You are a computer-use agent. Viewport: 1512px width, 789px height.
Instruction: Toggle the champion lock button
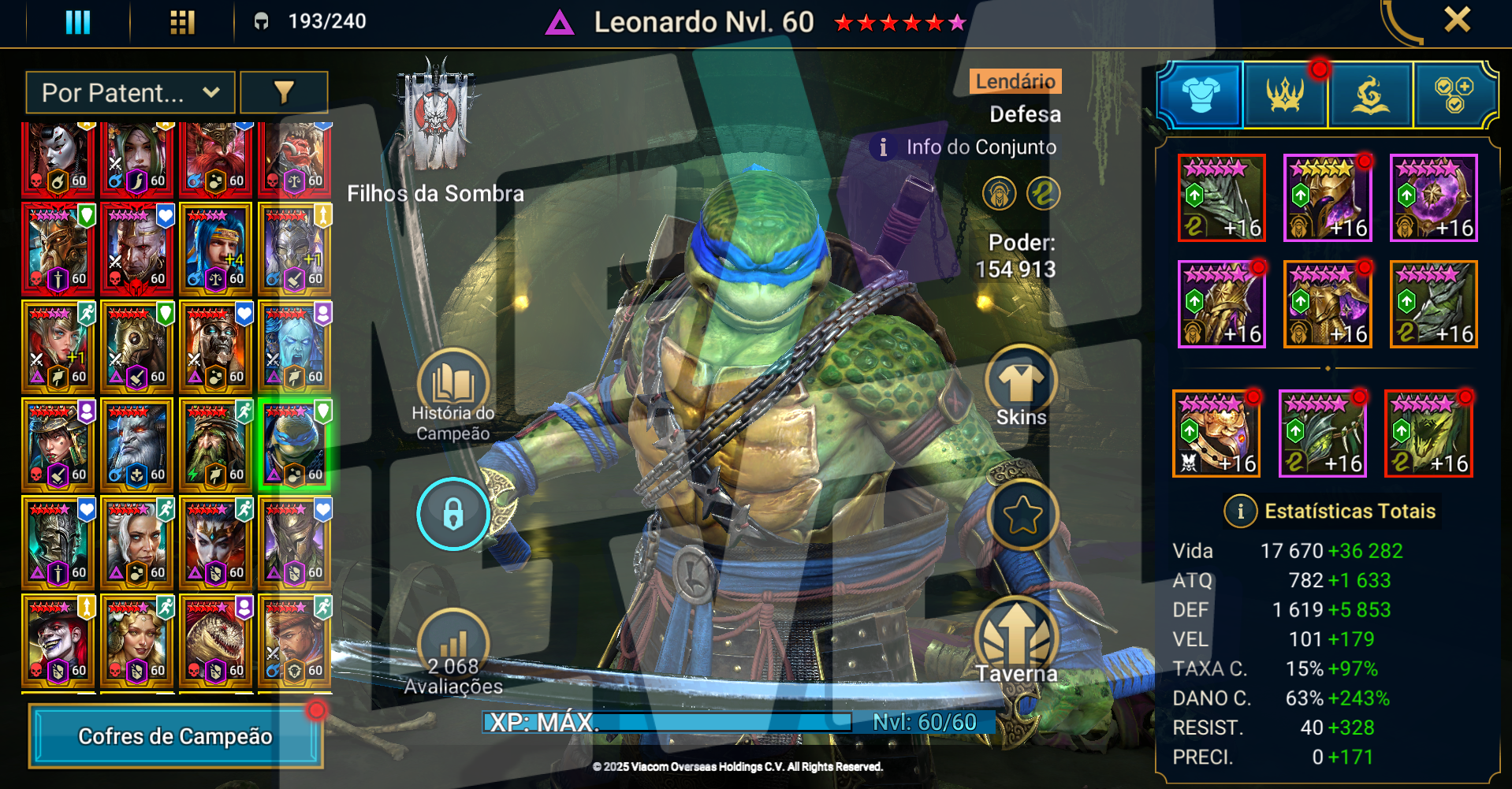[452, 514]
